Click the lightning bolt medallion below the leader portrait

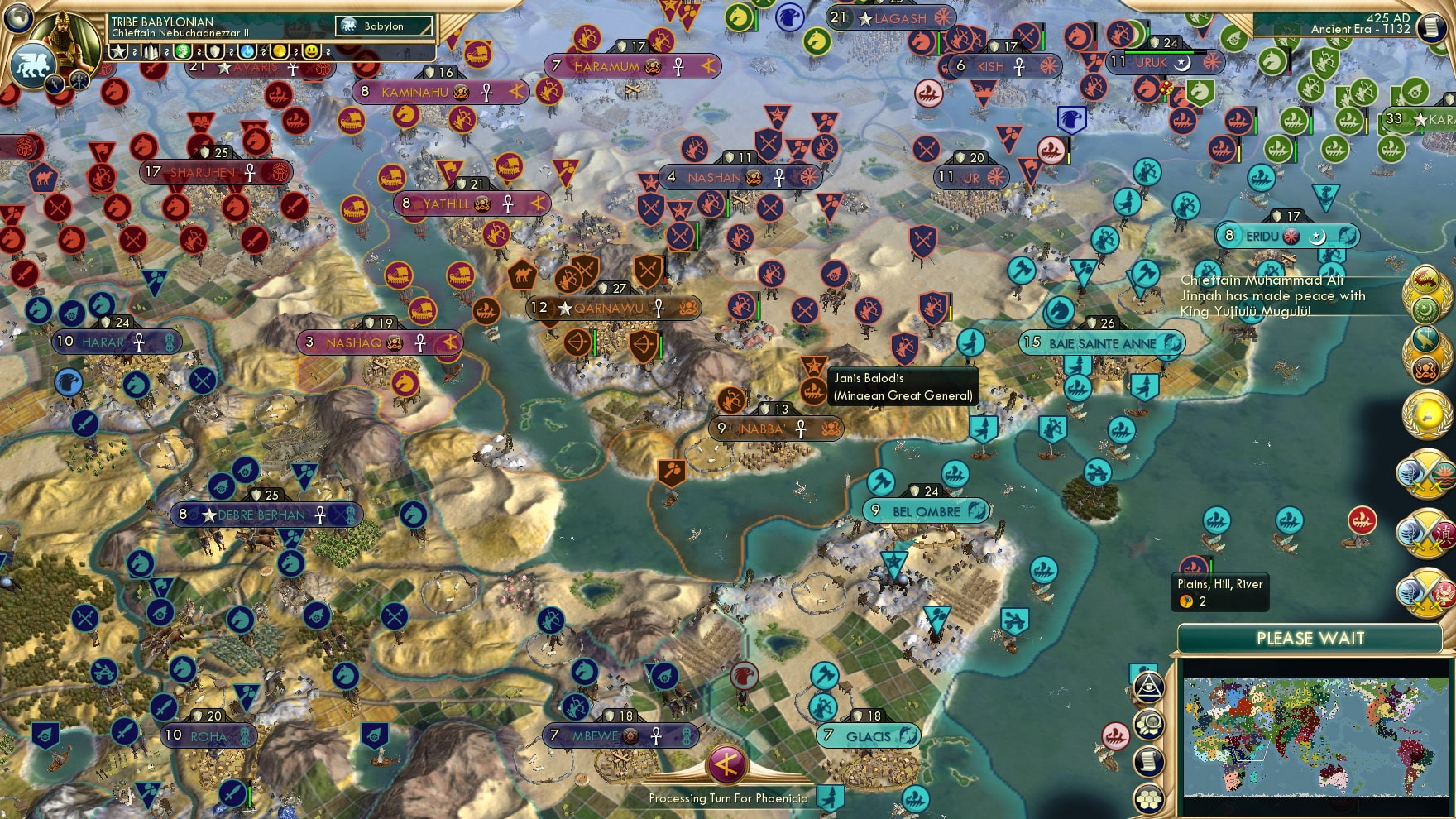[55, 85]
